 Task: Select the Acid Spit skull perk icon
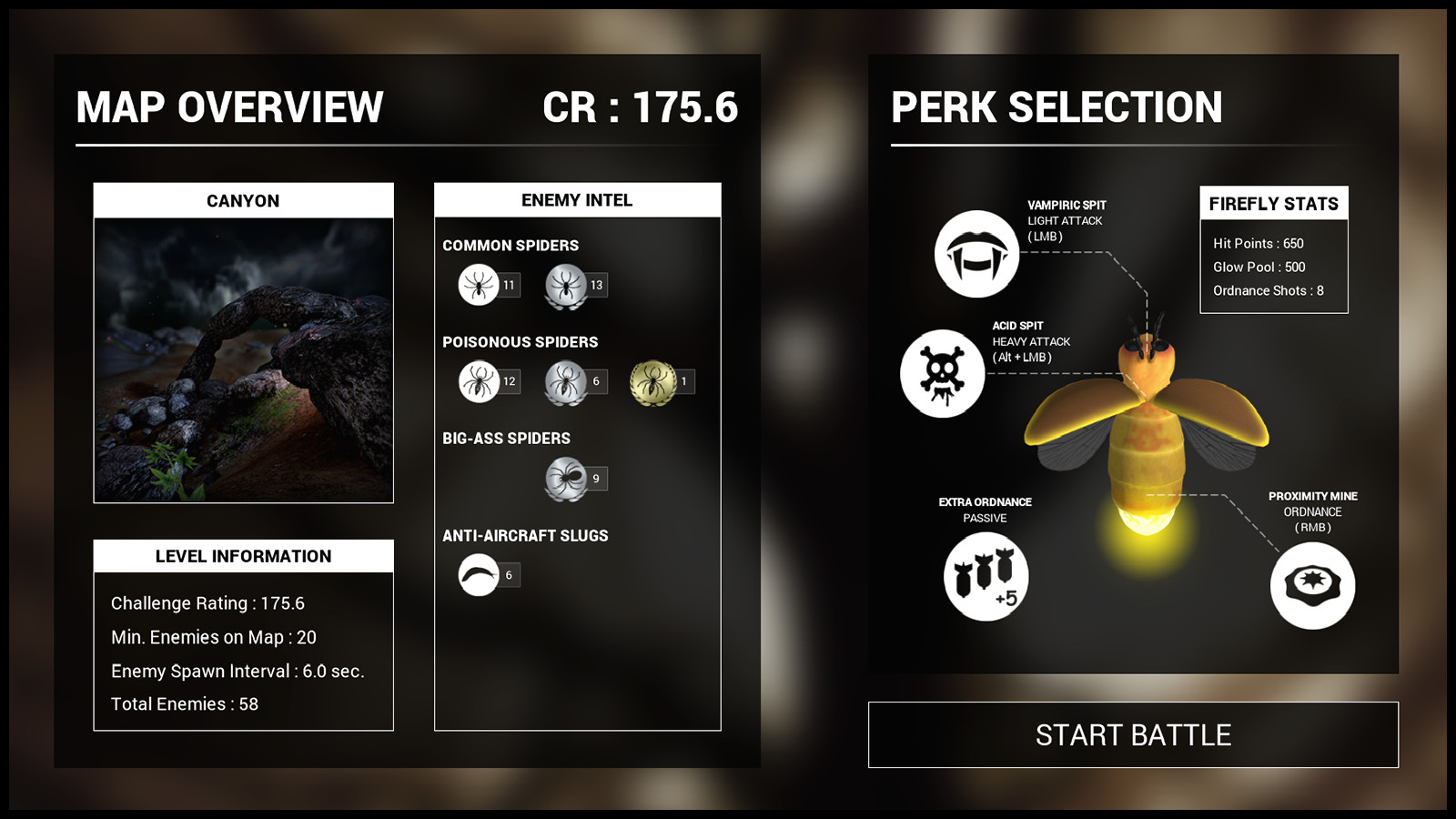(942, 373)
